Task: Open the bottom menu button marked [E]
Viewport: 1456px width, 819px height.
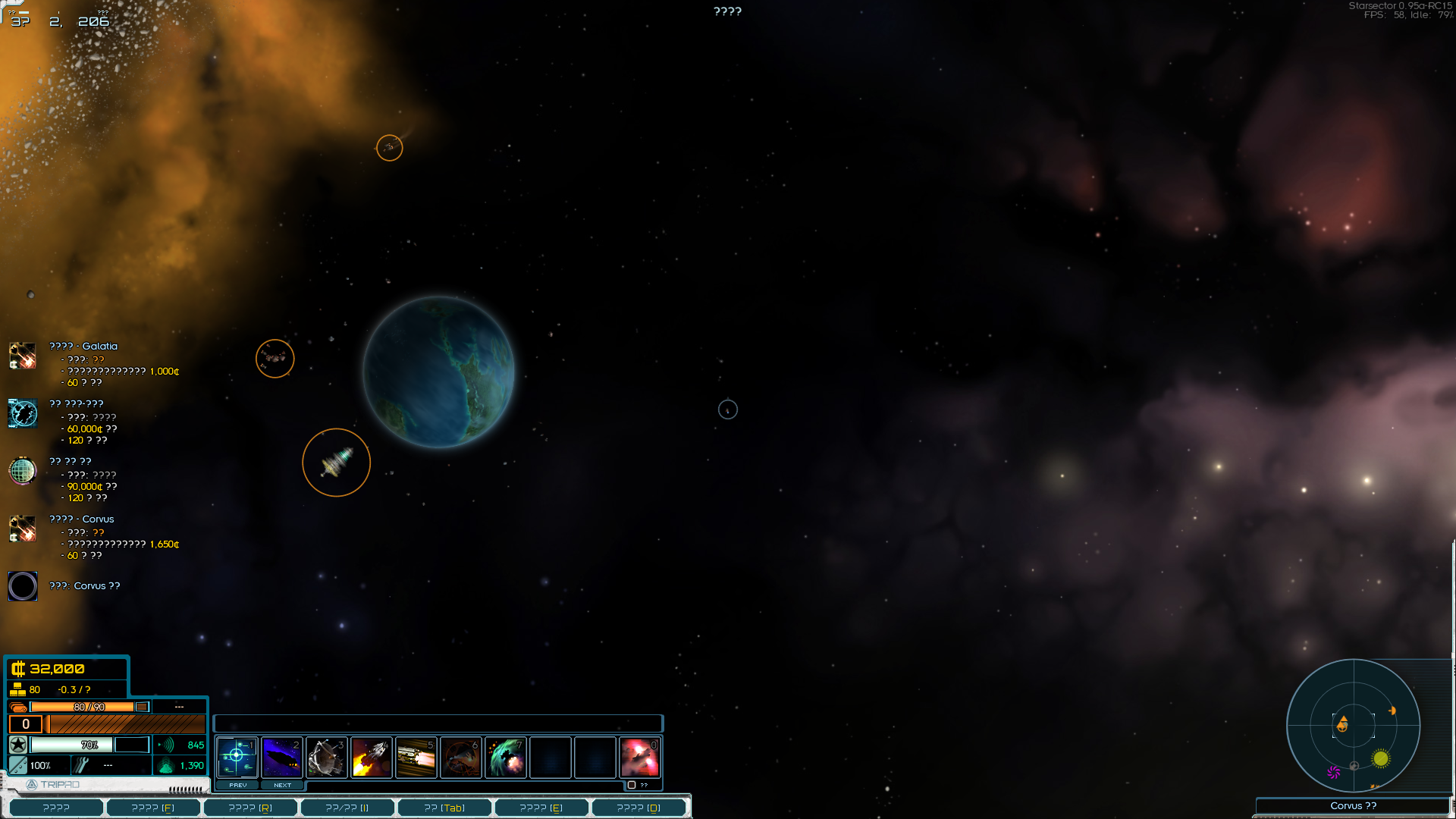Action: [541, 808]
